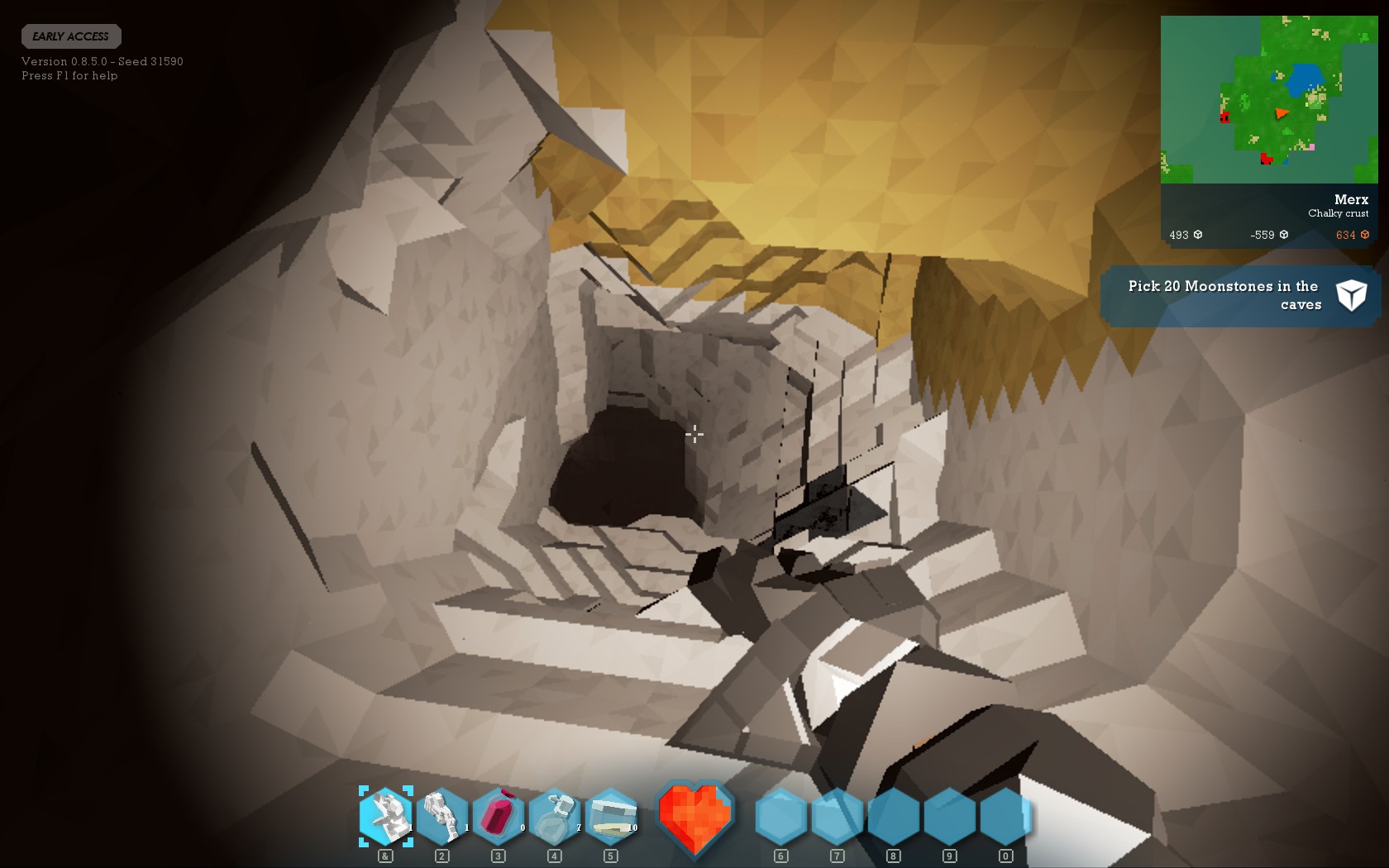Select the white gun-shaped tool in slot 2
This screenshot has height=868, width=1389.
point(442,817)
